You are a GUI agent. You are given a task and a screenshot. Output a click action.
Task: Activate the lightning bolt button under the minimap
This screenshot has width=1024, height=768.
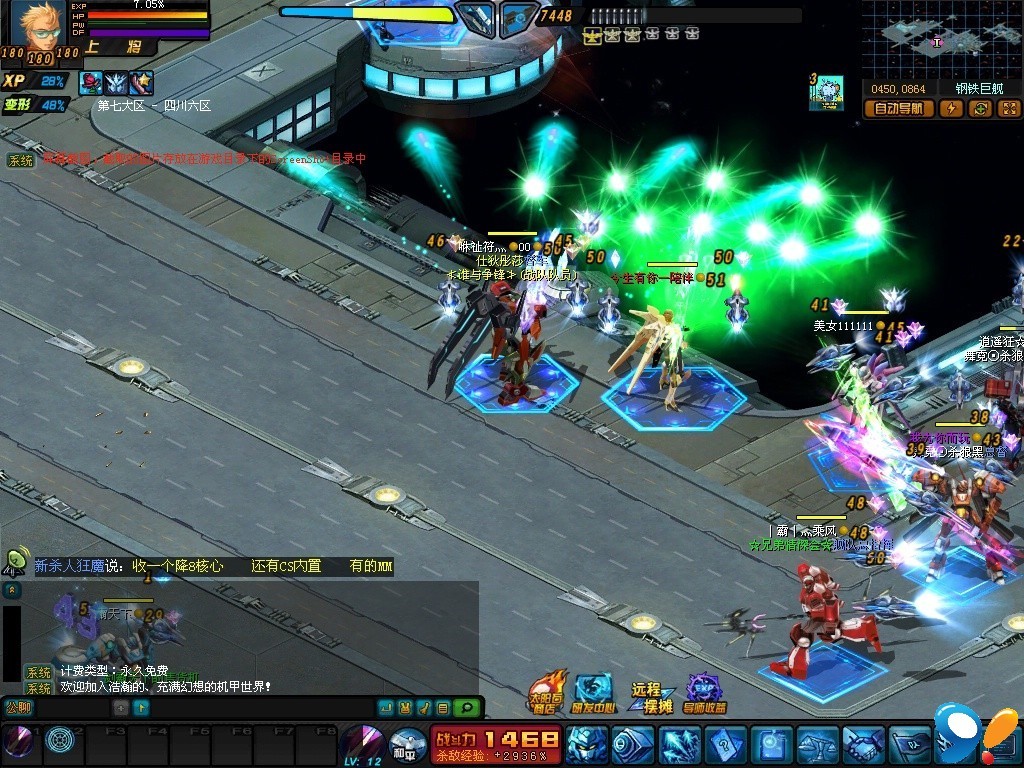(951, 109)
